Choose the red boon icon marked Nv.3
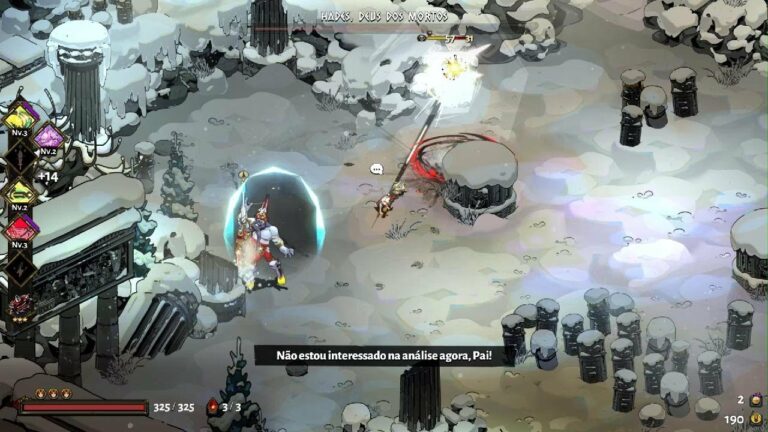The height and width of the screenshot is (432, 768). (20, 228)
